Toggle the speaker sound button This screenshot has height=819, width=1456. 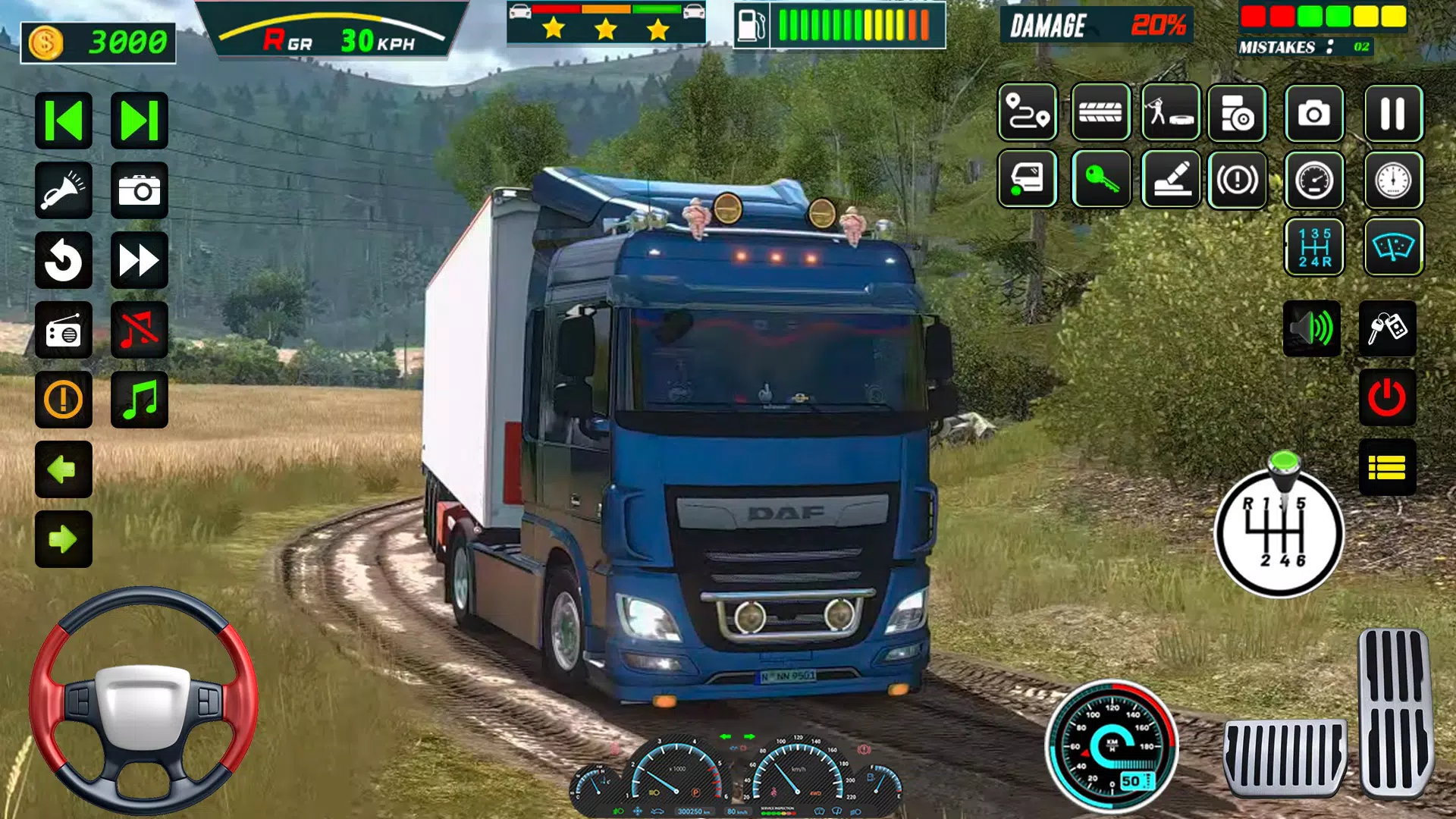(1312, 329)
